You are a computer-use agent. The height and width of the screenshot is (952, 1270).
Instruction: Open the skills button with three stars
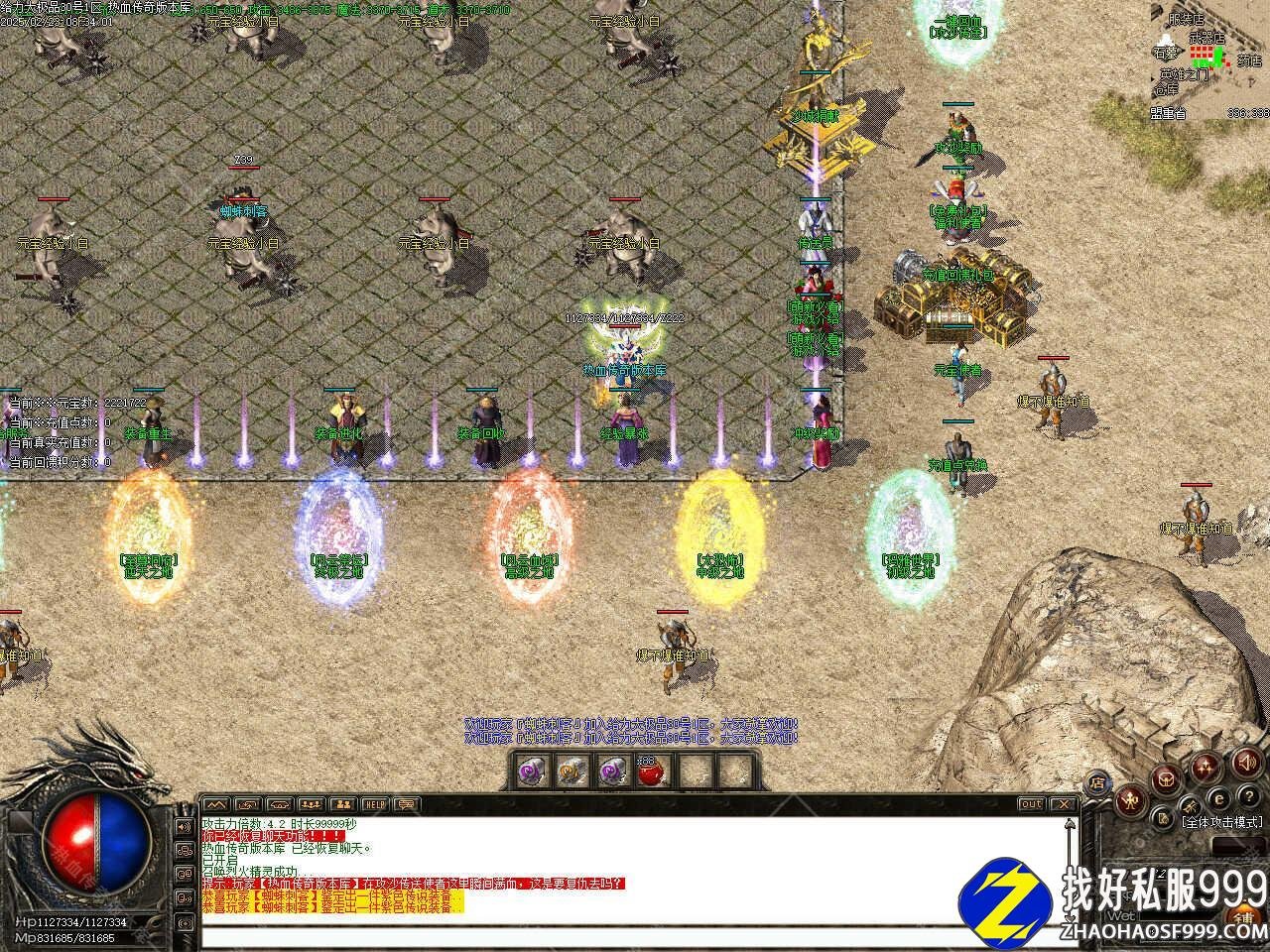[x=1206, y=766]
